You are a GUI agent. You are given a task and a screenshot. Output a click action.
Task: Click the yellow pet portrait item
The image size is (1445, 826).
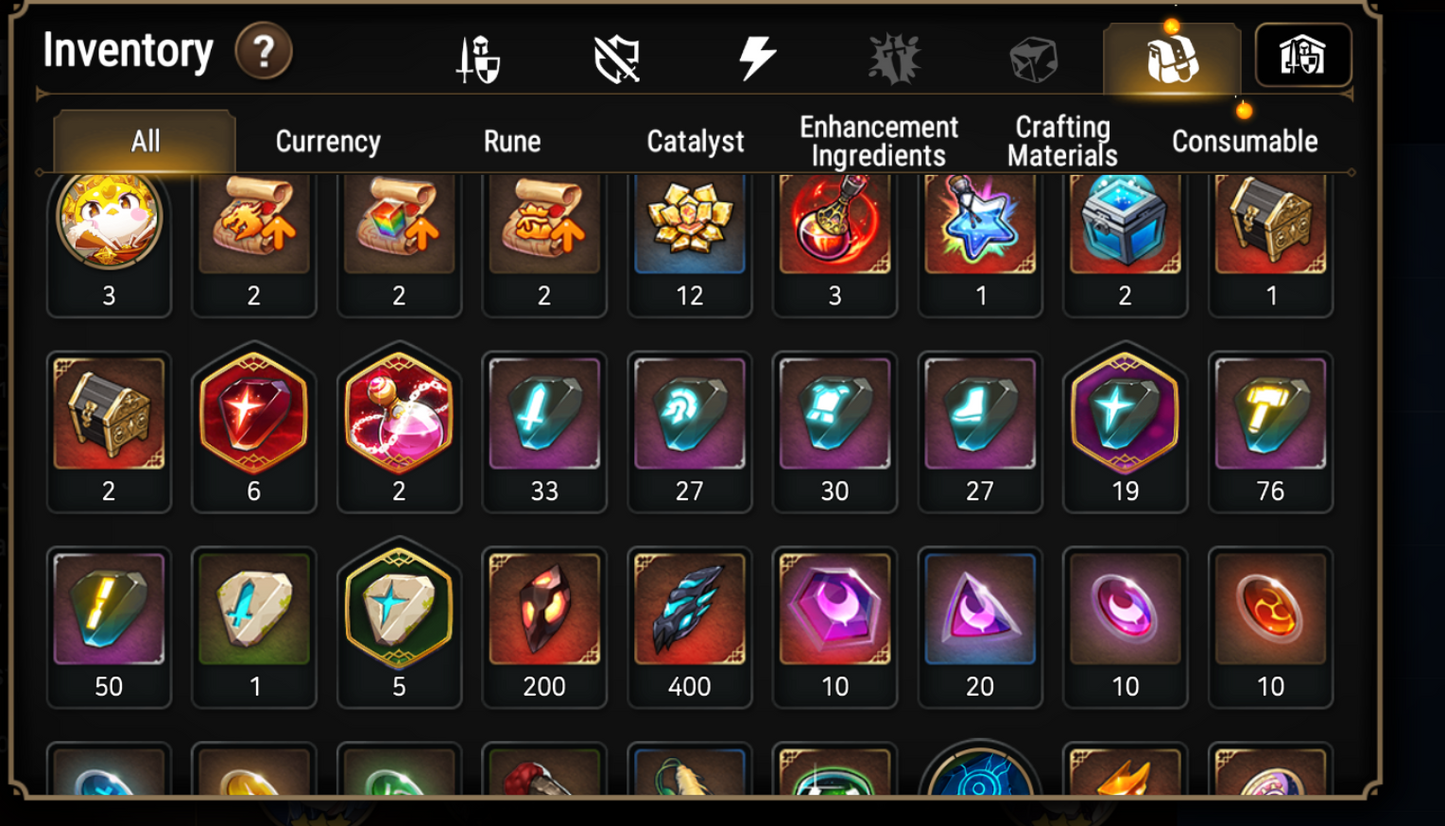(109, 222)
